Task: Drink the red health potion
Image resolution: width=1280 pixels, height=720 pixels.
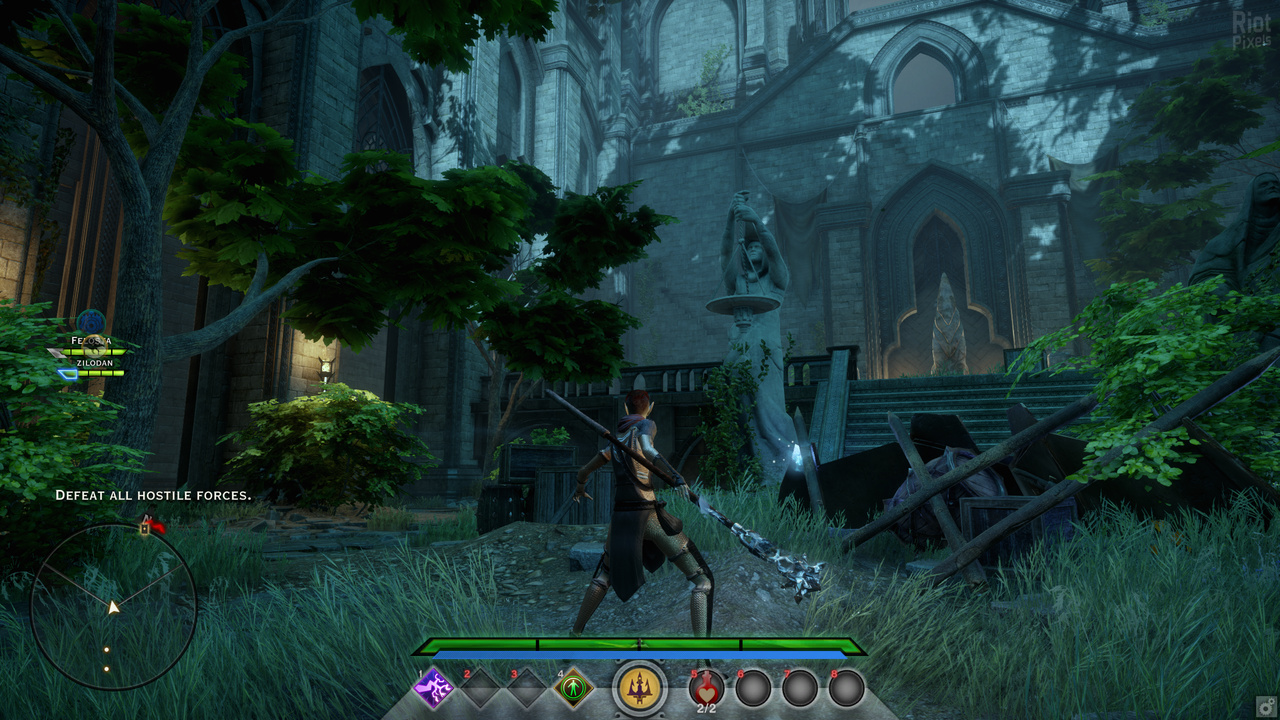Action: (706, 689)
